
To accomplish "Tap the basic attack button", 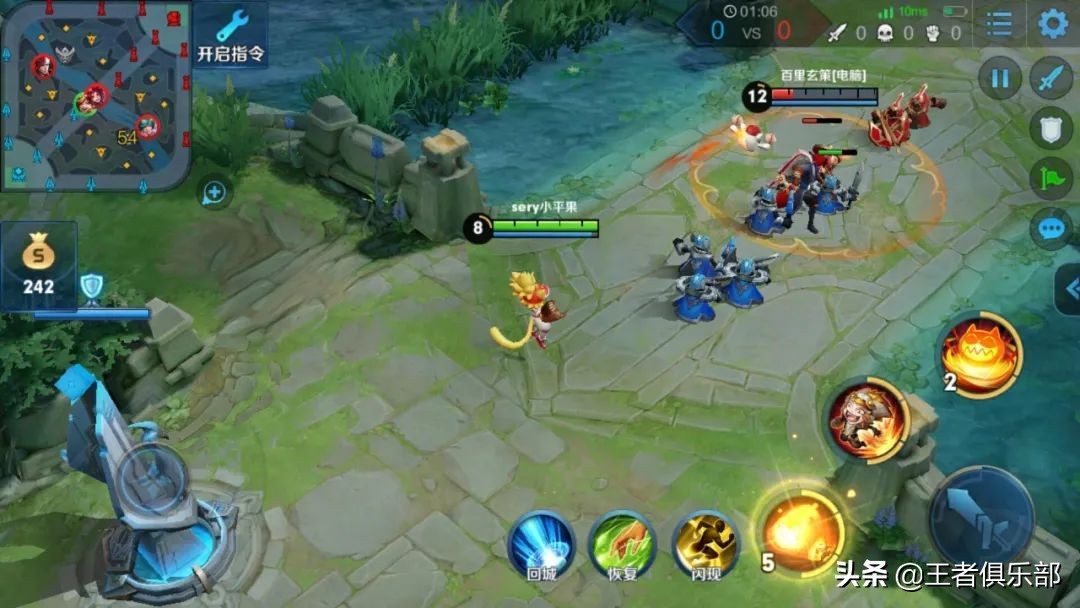I will (x=981, y=516).
